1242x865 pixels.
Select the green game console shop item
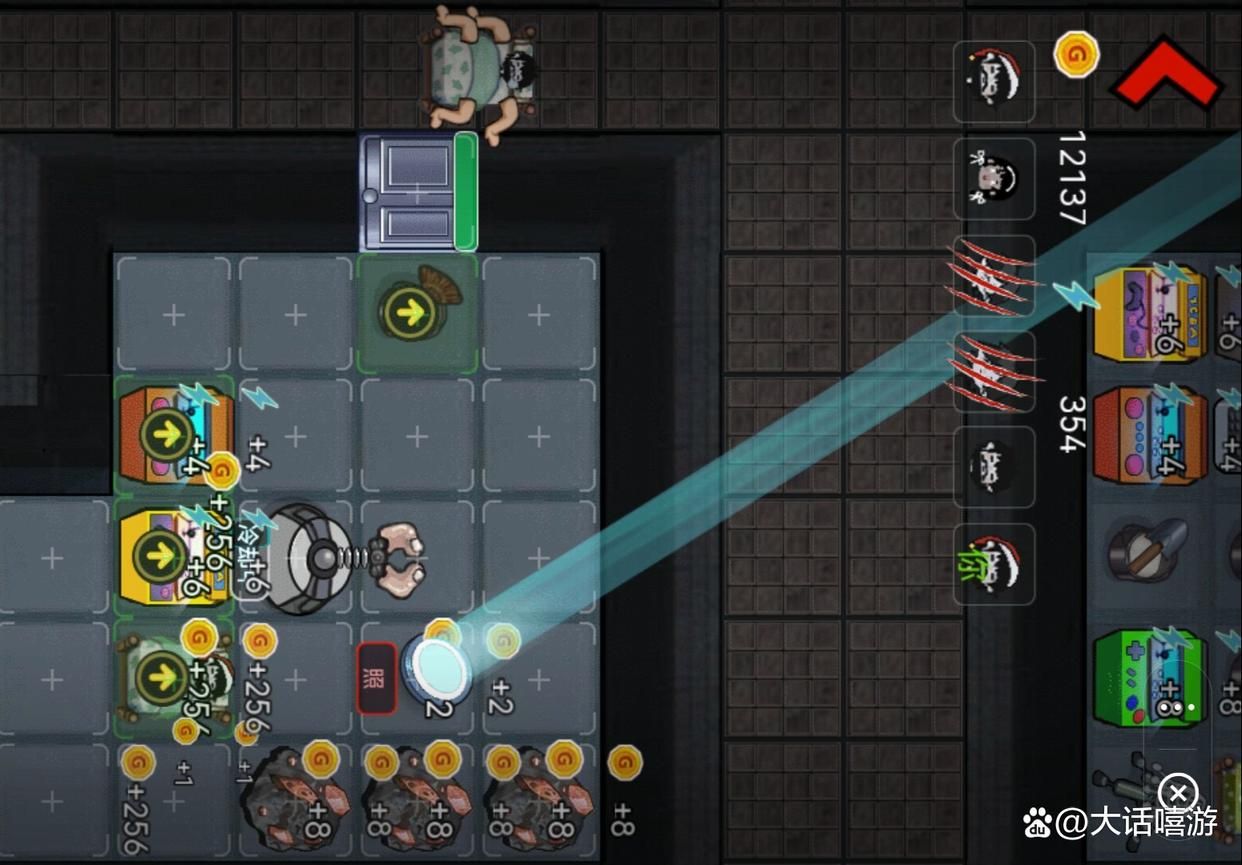coord(1148,678)
